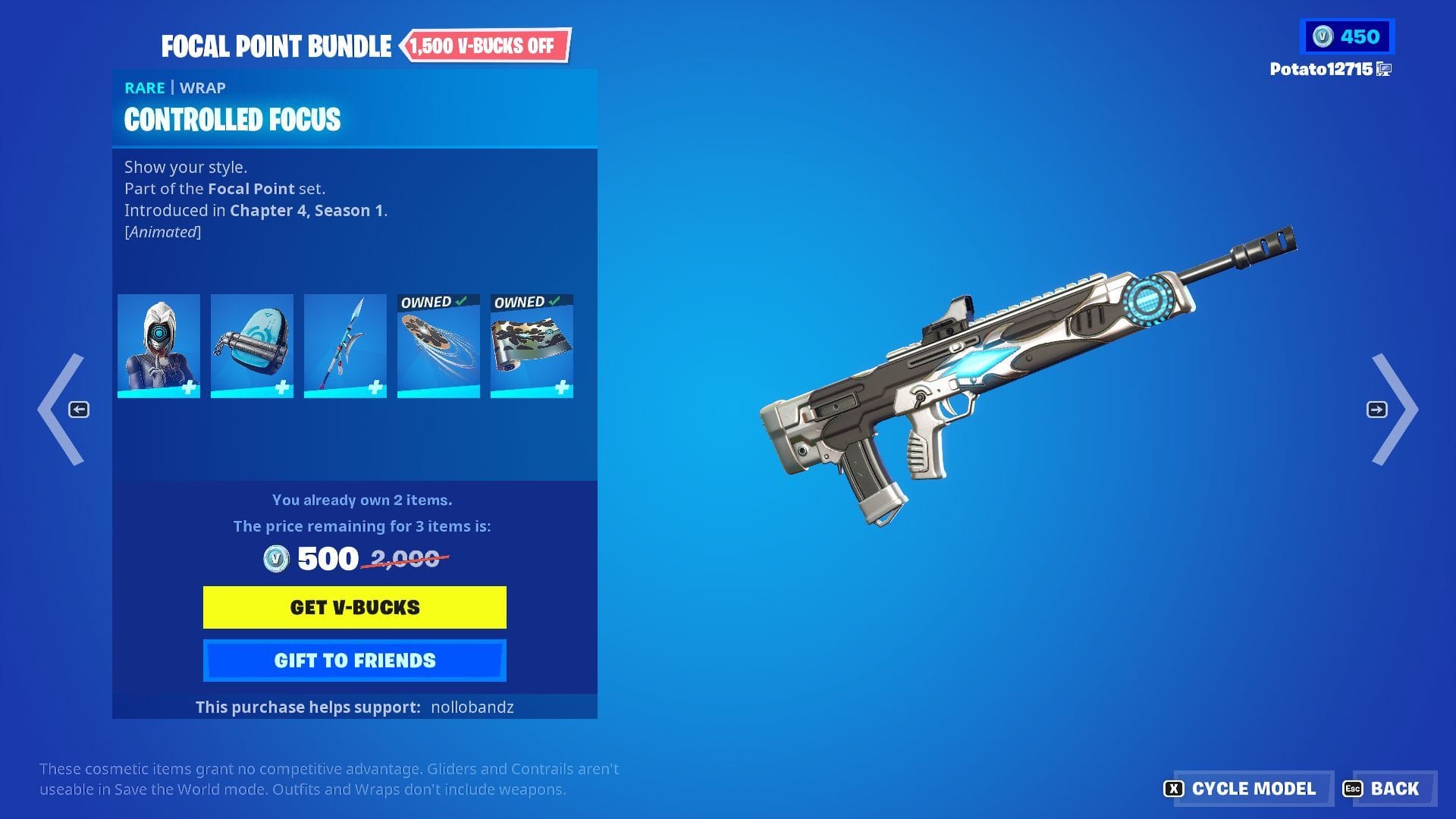Image resolution: width=1456 pixels, height=819 pixels.
Task: Click the plus badge on the wrap card
Action: click(x=563, y=388)
